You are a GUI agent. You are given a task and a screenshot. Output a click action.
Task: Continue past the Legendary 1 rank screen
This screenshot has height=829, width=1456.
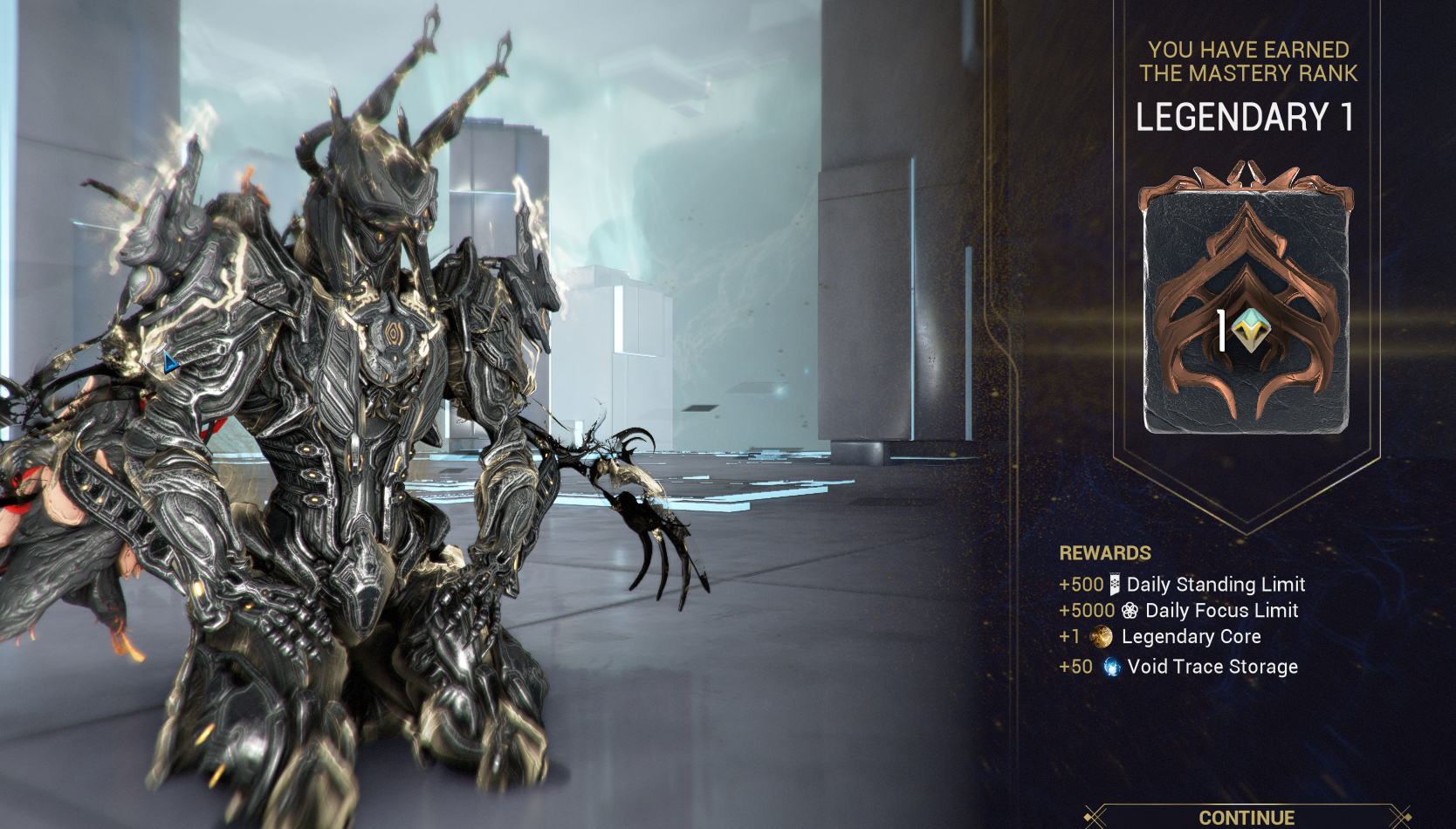pos(1246,817)
